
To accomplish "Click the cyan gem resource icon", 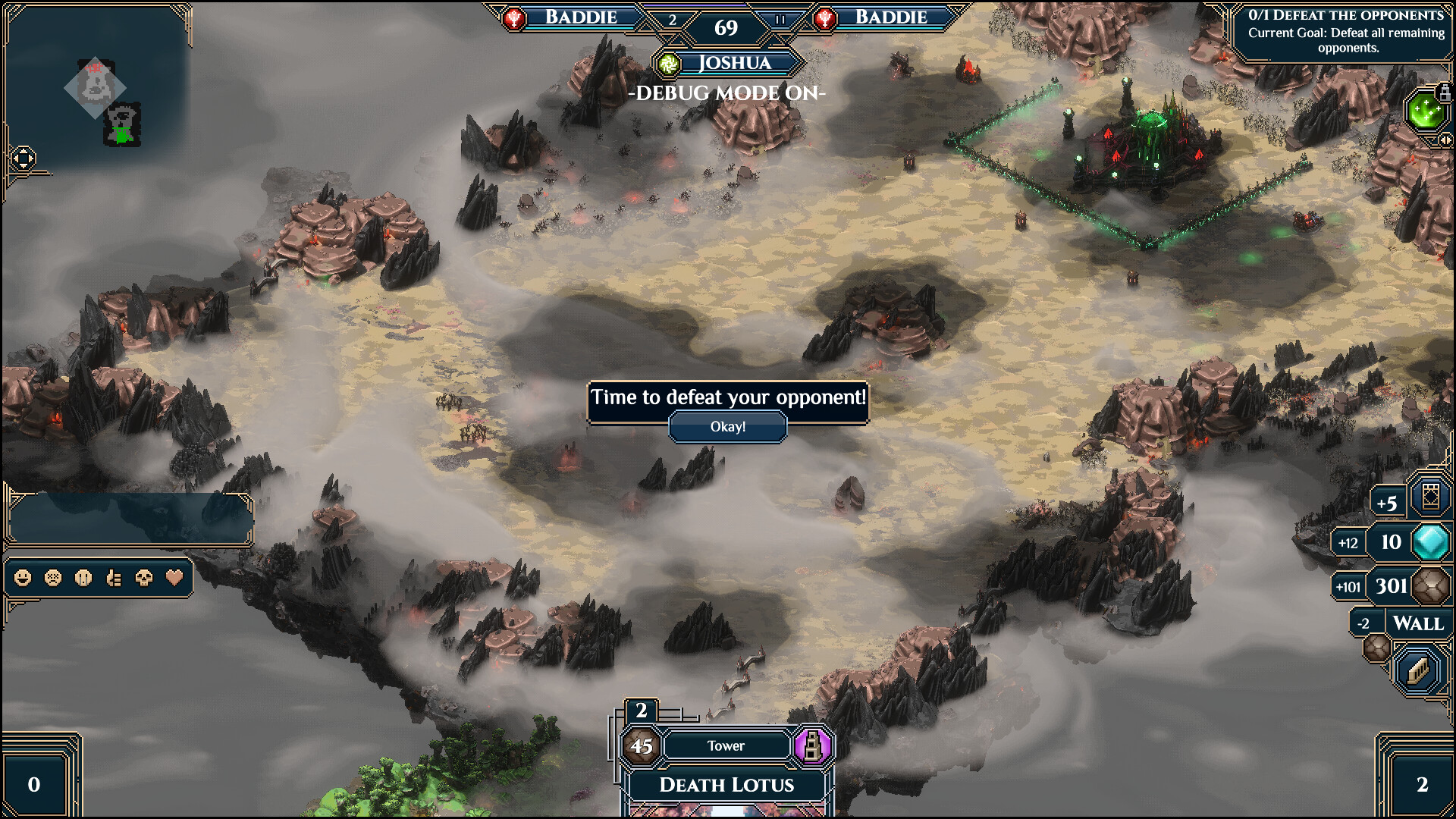I will click(x=1430, y=542).
